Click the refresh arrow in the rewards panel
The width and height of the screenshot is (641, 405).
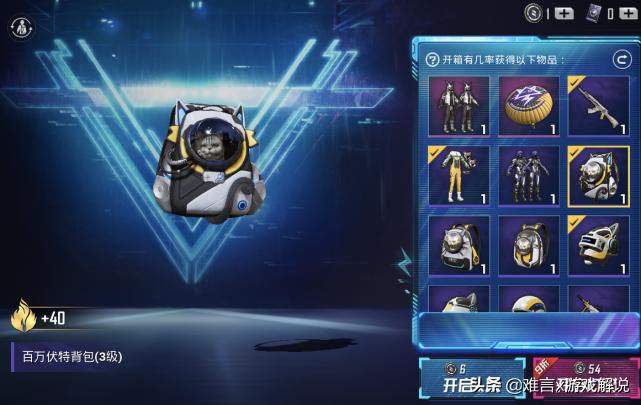coord(620,60)
